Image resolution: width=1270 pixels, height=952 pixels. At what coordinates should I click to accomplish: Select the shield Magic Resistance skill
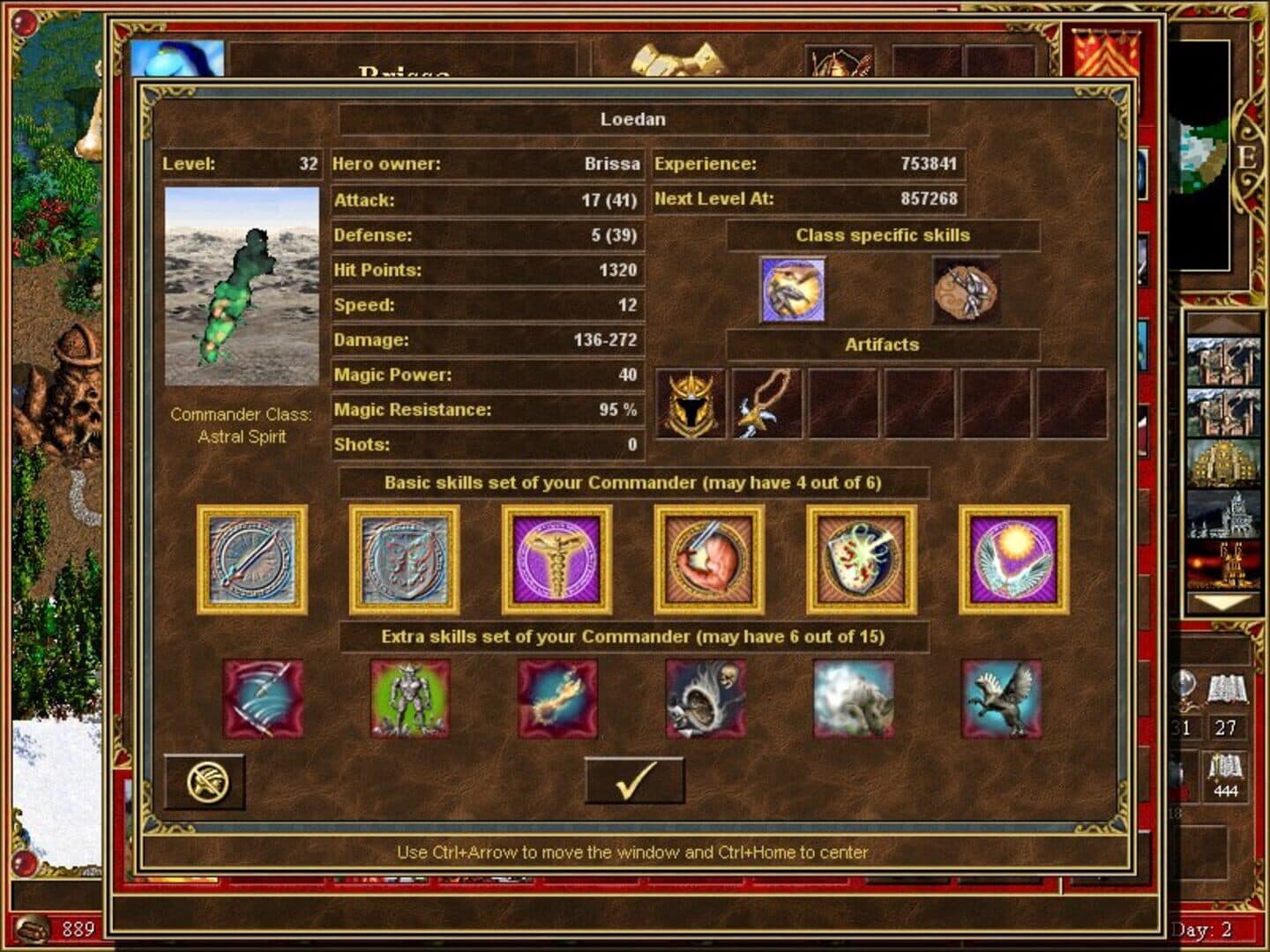(x=862, y=560)
